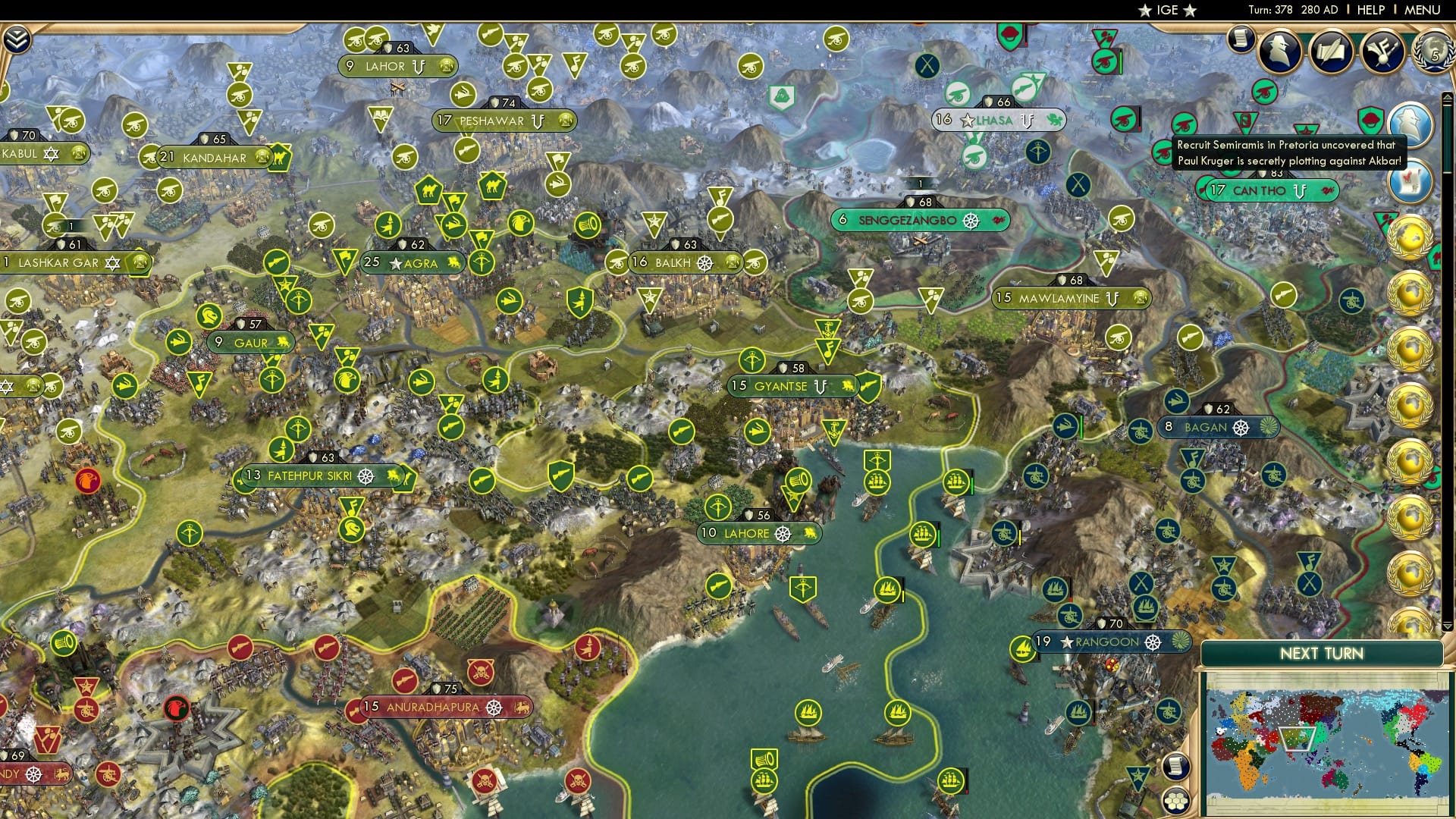
Task: Toggle strategic view with the hexagon icon
Action: point(1177,800)
